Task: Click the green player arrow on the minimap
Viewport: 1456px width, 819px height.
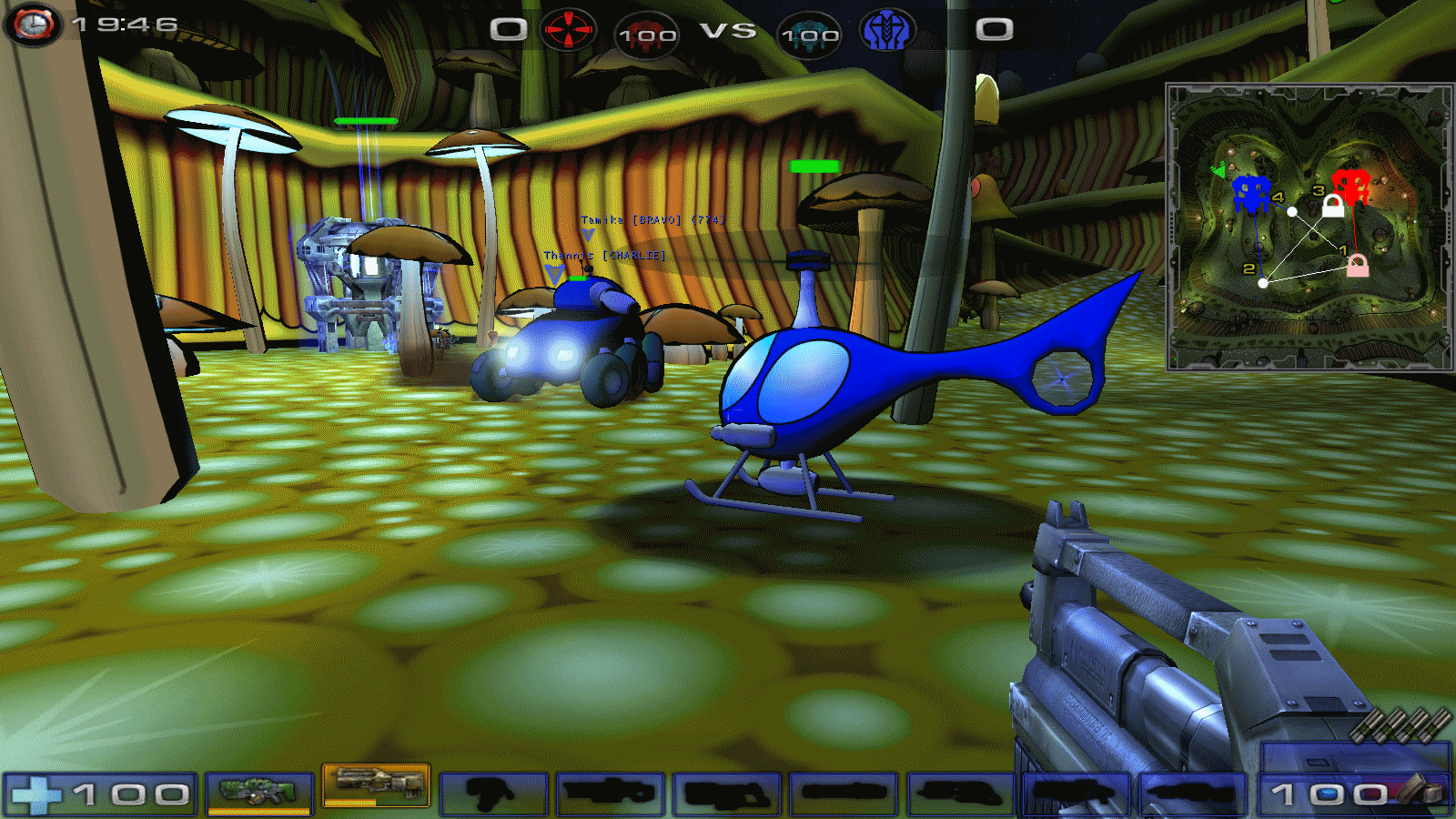Action: click(x=1218, y=170)
